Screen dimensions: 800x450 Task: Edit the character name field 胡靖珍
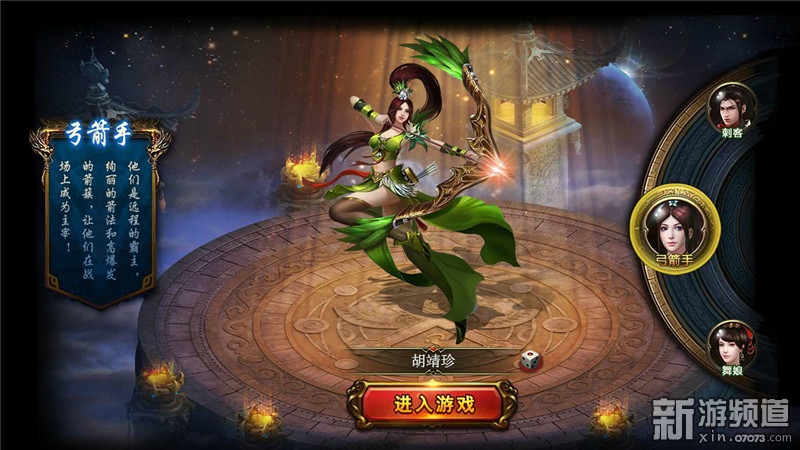click(433, 362)
